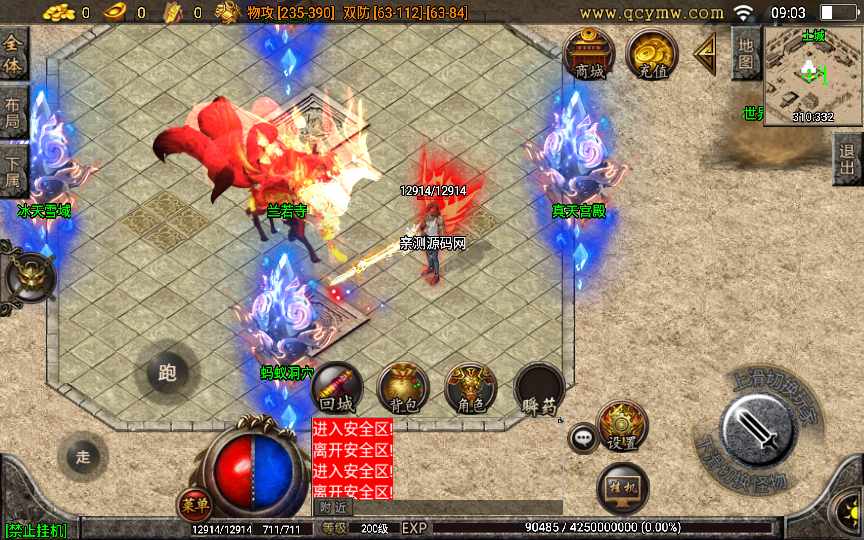The height and width of the screenshot is (540, 864).
Task: Use the 回城 return scroll
Action: pos(337,390)
